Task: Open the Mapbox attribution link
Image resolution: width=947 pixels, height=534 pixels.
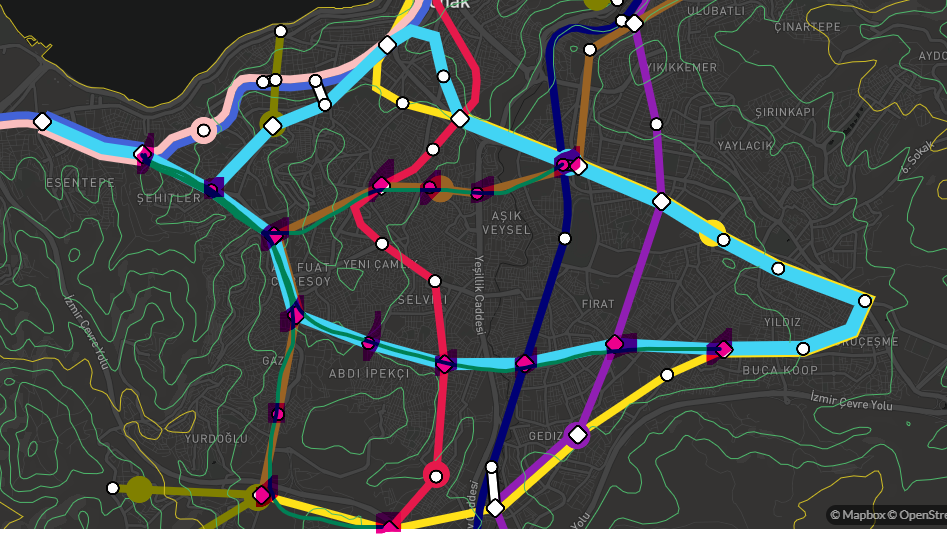Action: [858, 515]
